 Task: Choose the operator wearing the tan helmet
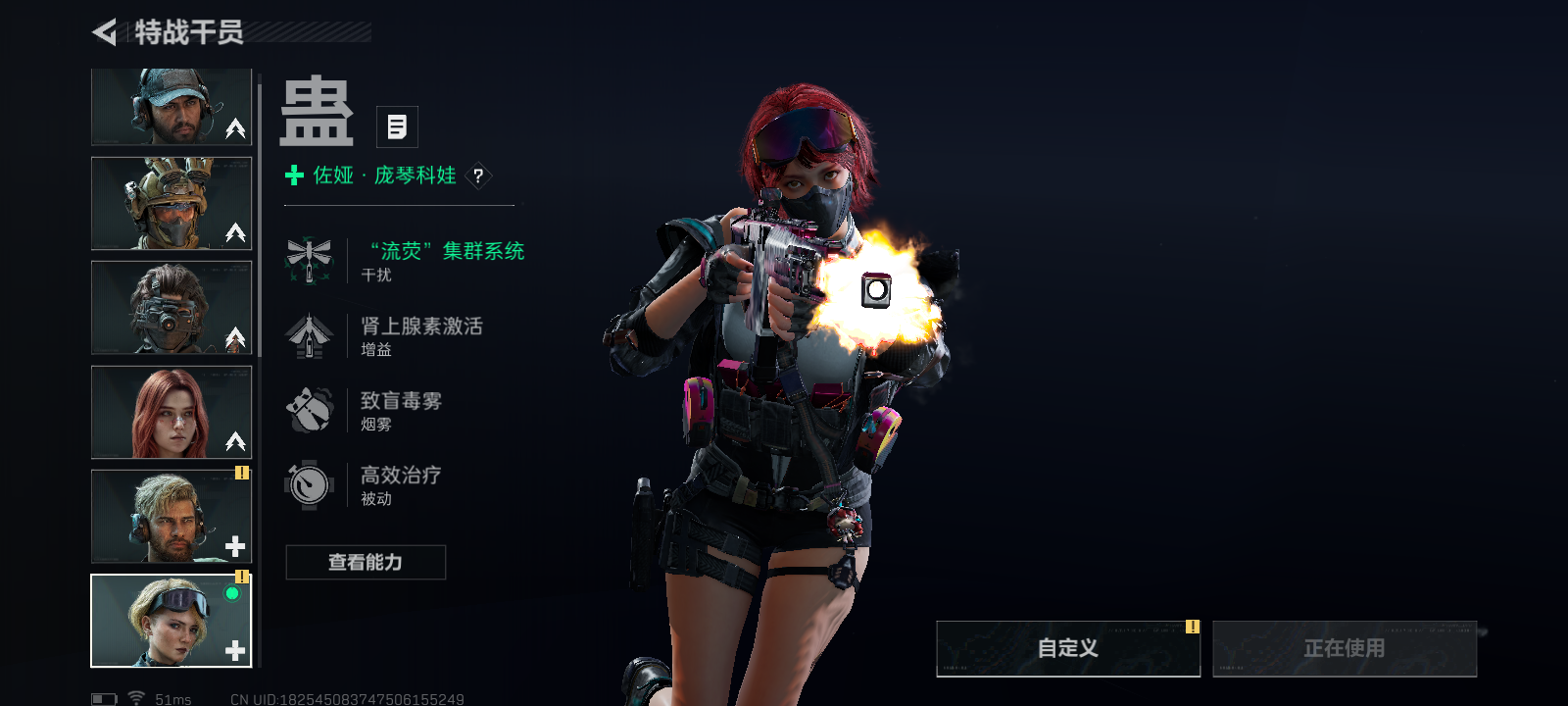171,203
